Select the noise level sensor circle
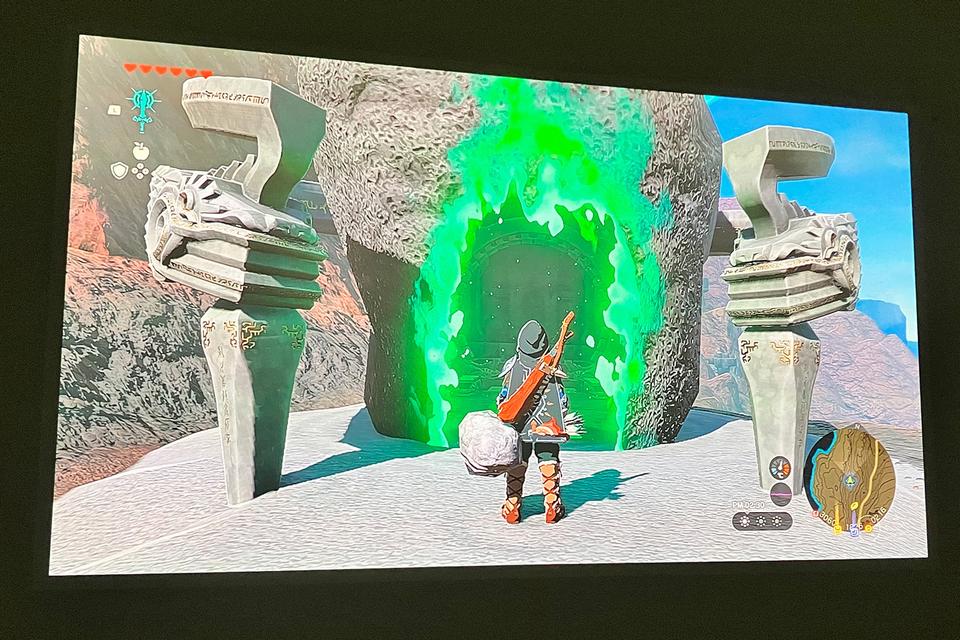This screenshot has width=960, height=640. click(780, 494)
